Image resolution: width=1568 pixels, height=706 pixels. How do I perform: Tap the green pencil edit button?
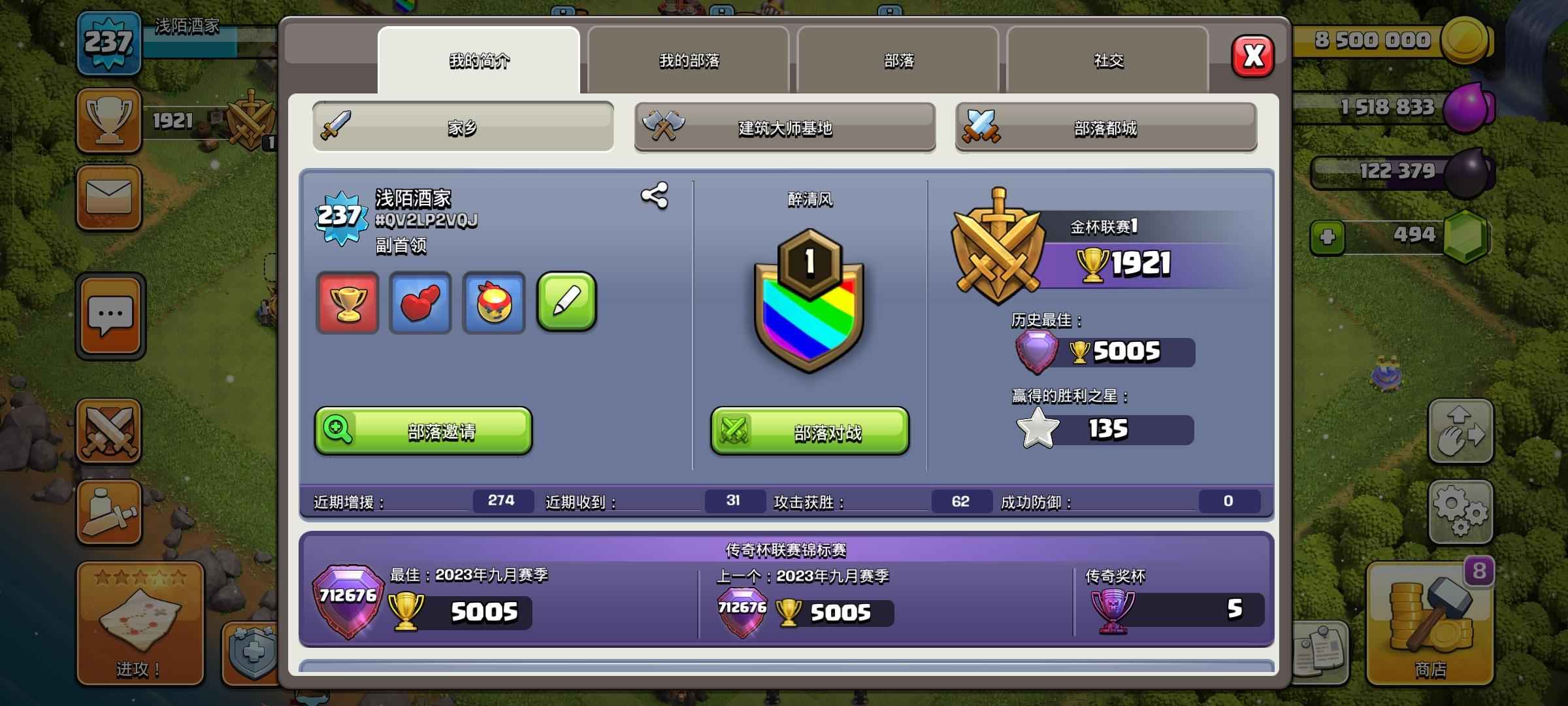(566, 302)
